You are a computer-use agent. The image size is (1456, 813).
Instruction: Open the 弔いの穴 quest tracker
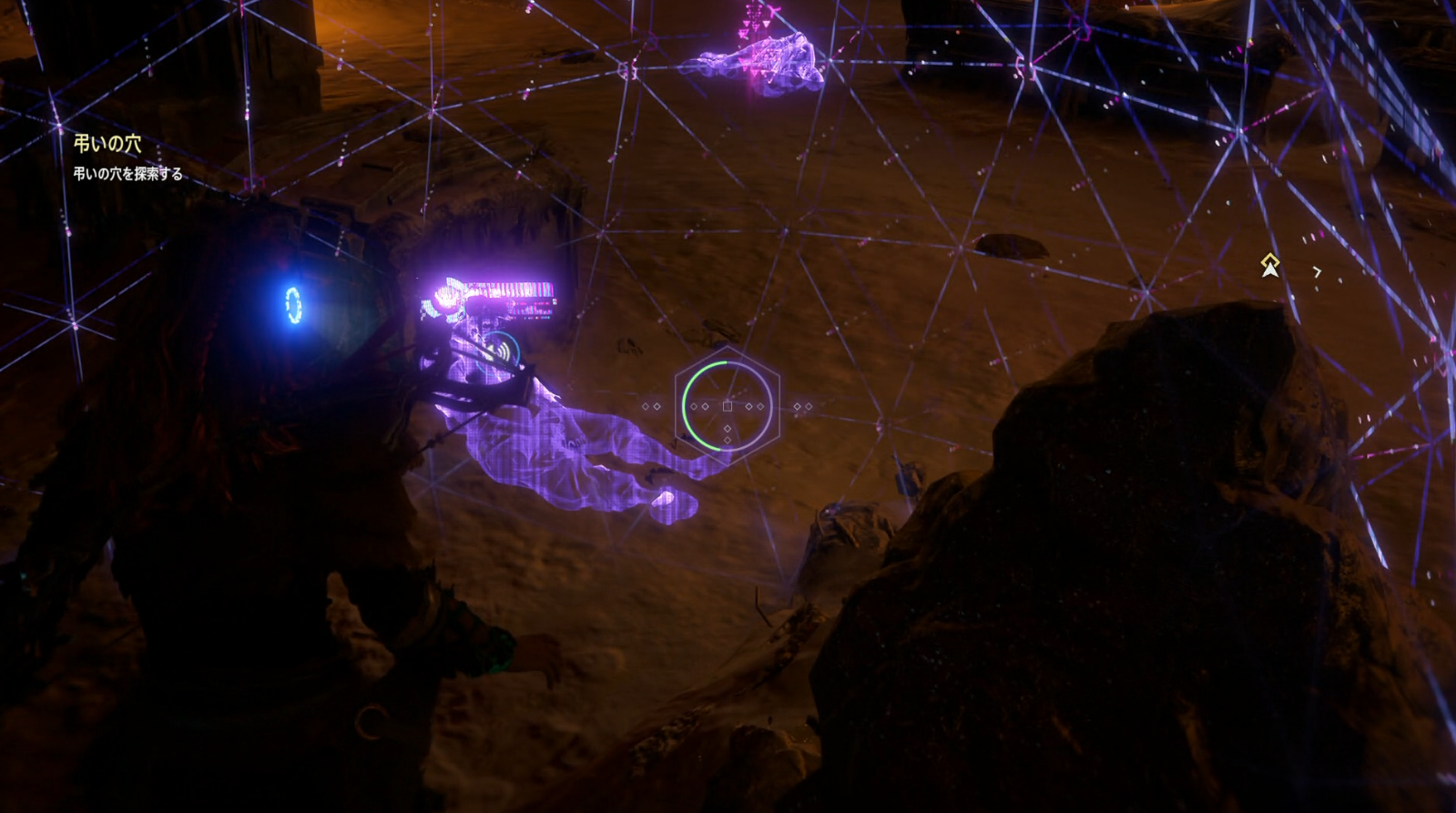coord(107,144)
